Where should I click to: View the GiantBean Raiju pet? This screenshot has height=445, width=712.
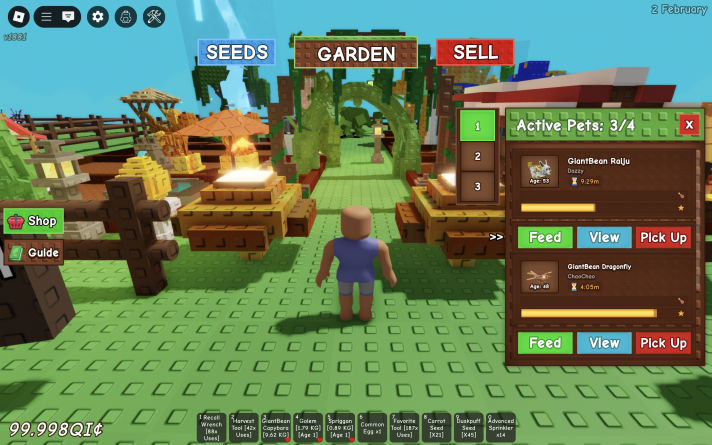click(604, 237)
